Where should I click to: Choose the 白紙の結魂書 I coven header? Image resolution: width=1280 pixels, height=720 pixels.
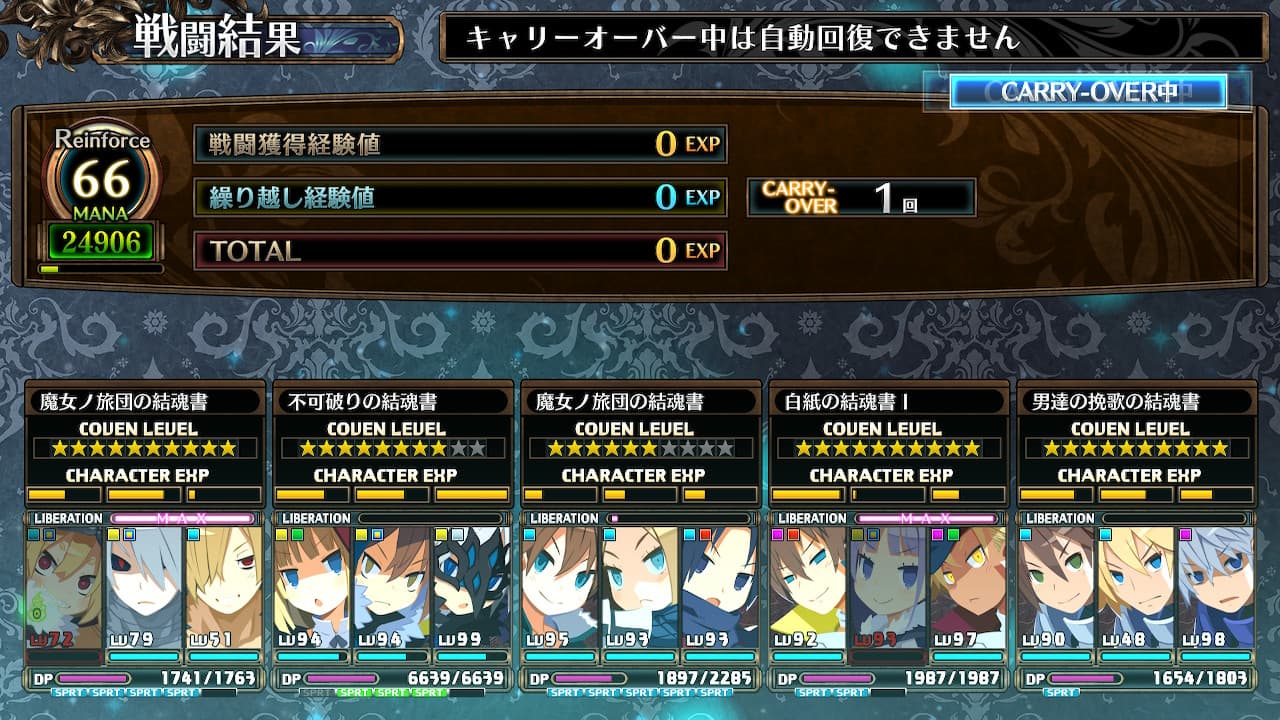click(x=888, y=402)
